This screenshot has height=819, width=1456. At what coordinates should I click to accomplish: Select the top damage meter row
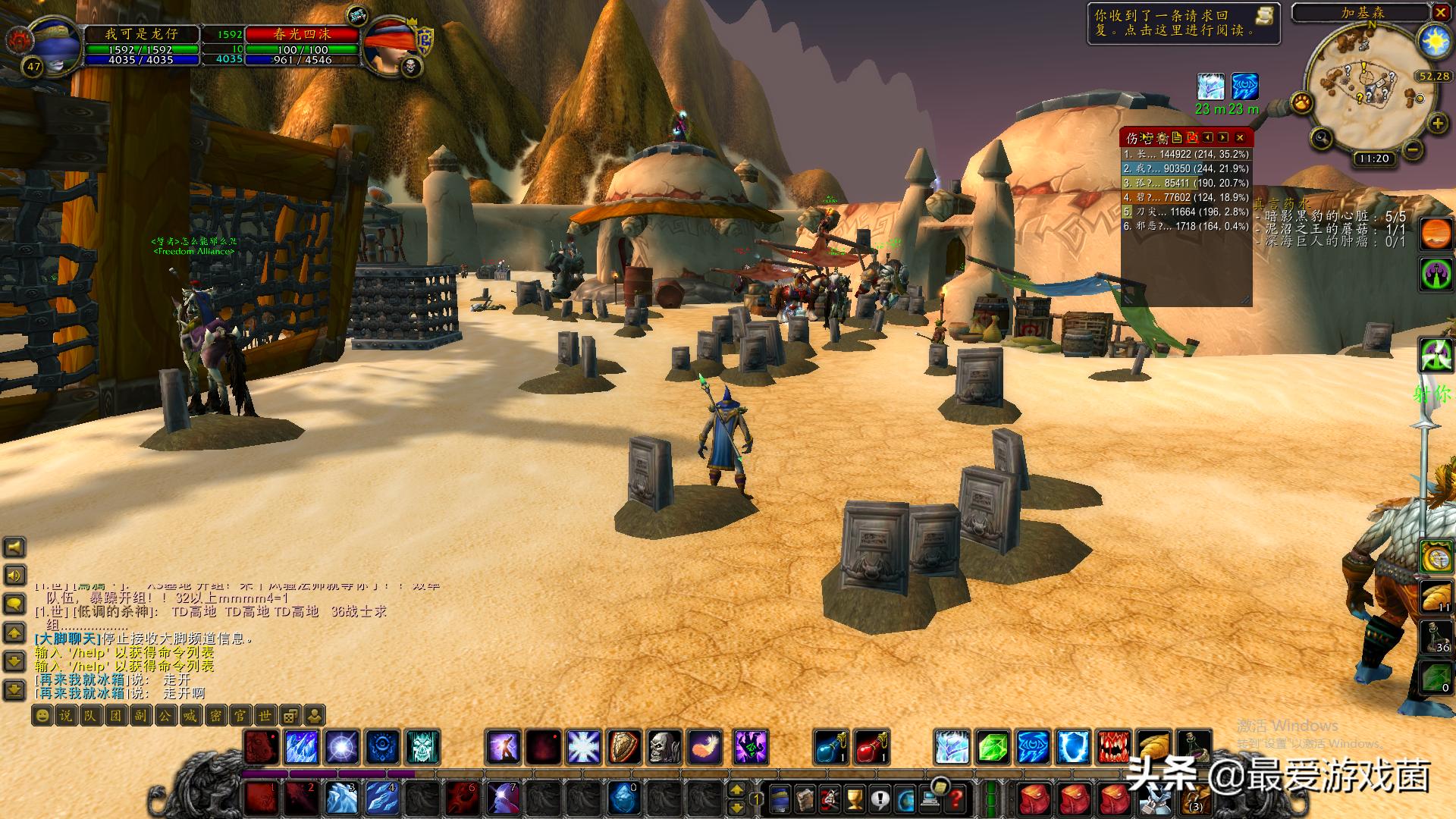tap(1185, 155)
